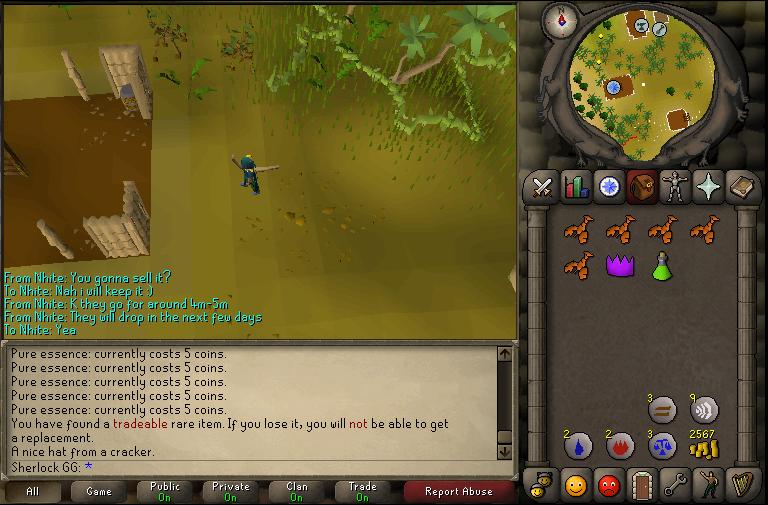Toggle the Trade chat filter
This screenshot has width=768, height=505.
coord(362,491)
